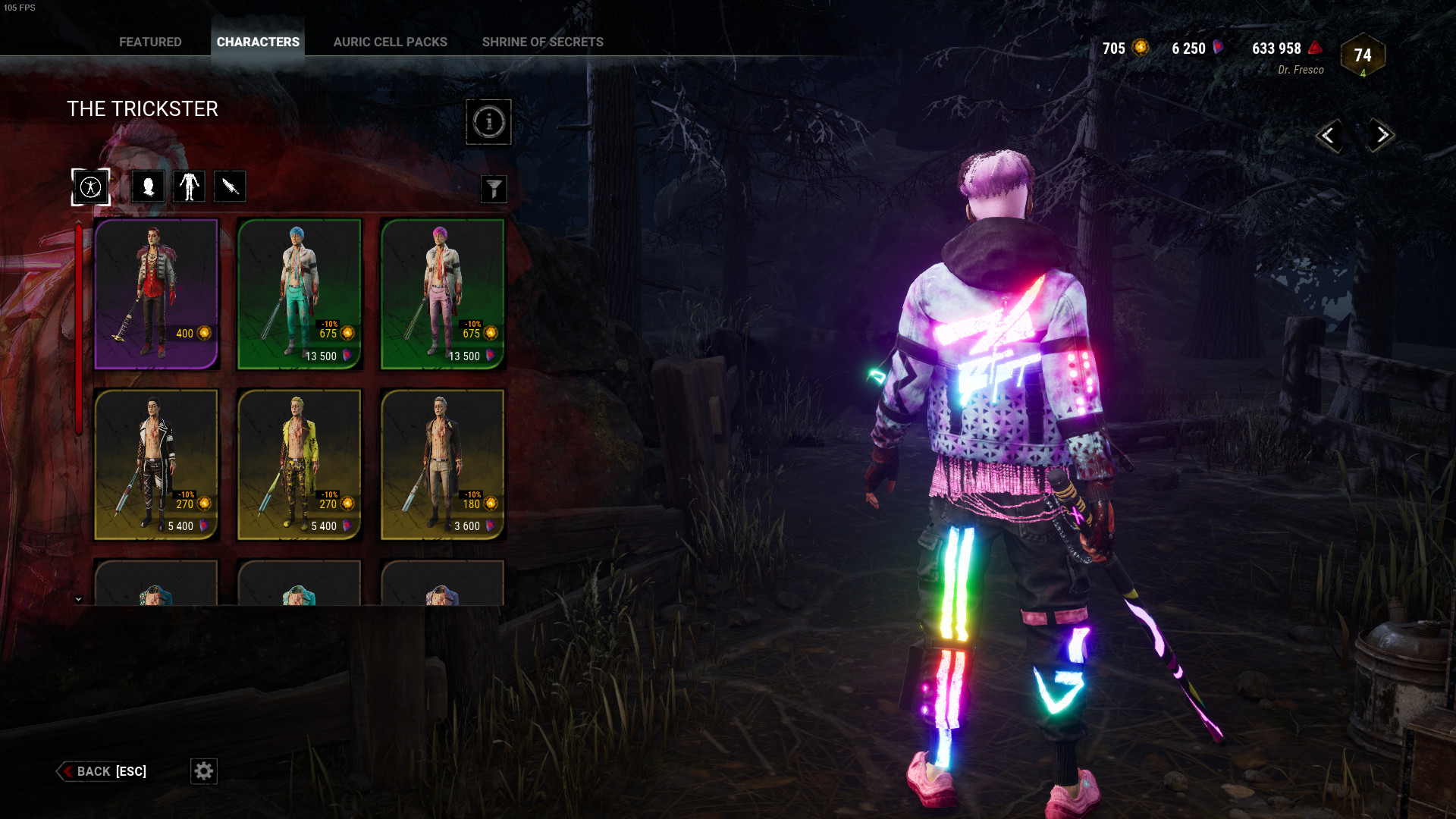
Task: Click the Auric Cells currency counter
Action: [x=1121, y=48]
